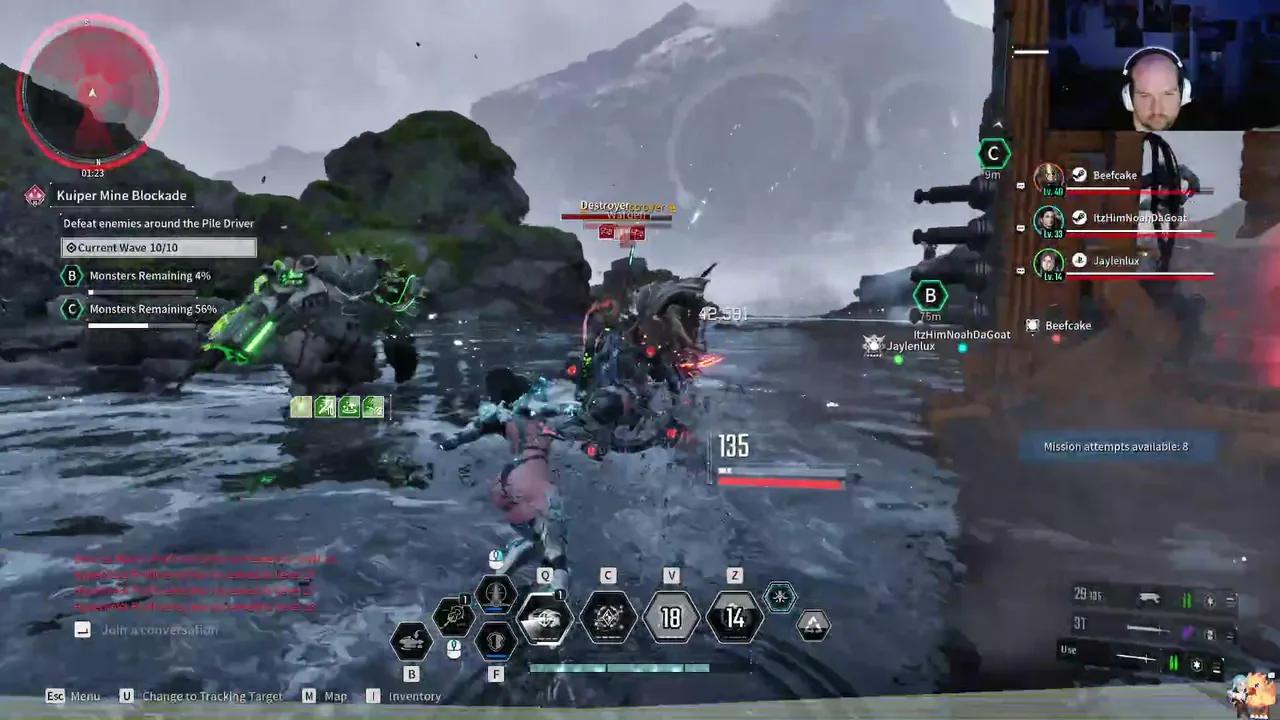
Task: Select ItzHimNoahDaGoat's party portrait
Action: tap(1048, 220)
